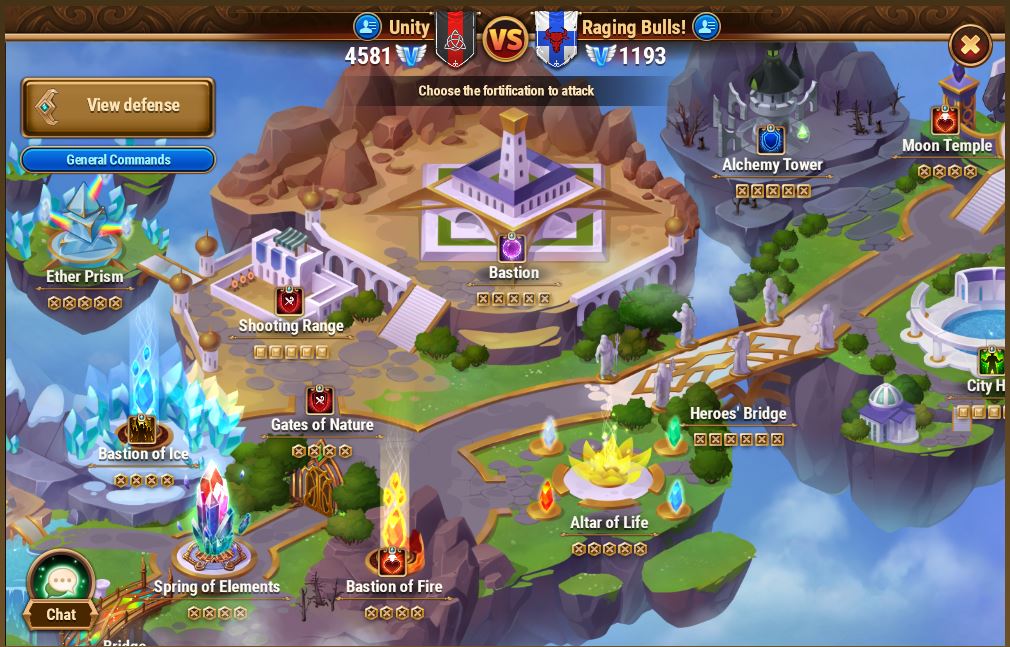Open the View defense screen

pos(118,106)
